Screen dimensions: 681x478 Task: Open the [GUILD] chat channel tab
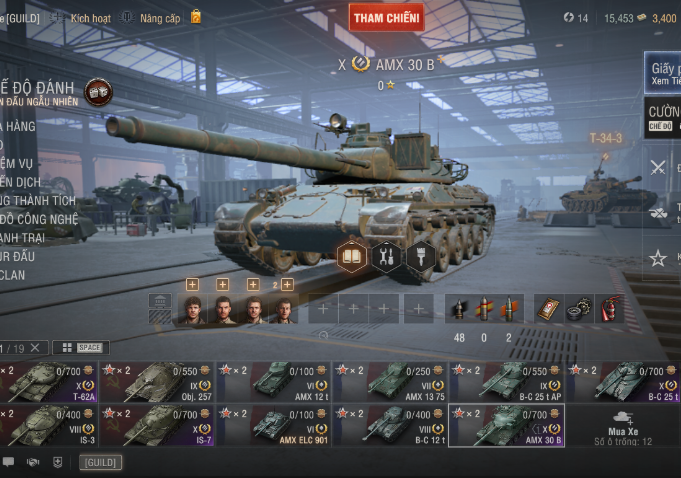(101, 462)
